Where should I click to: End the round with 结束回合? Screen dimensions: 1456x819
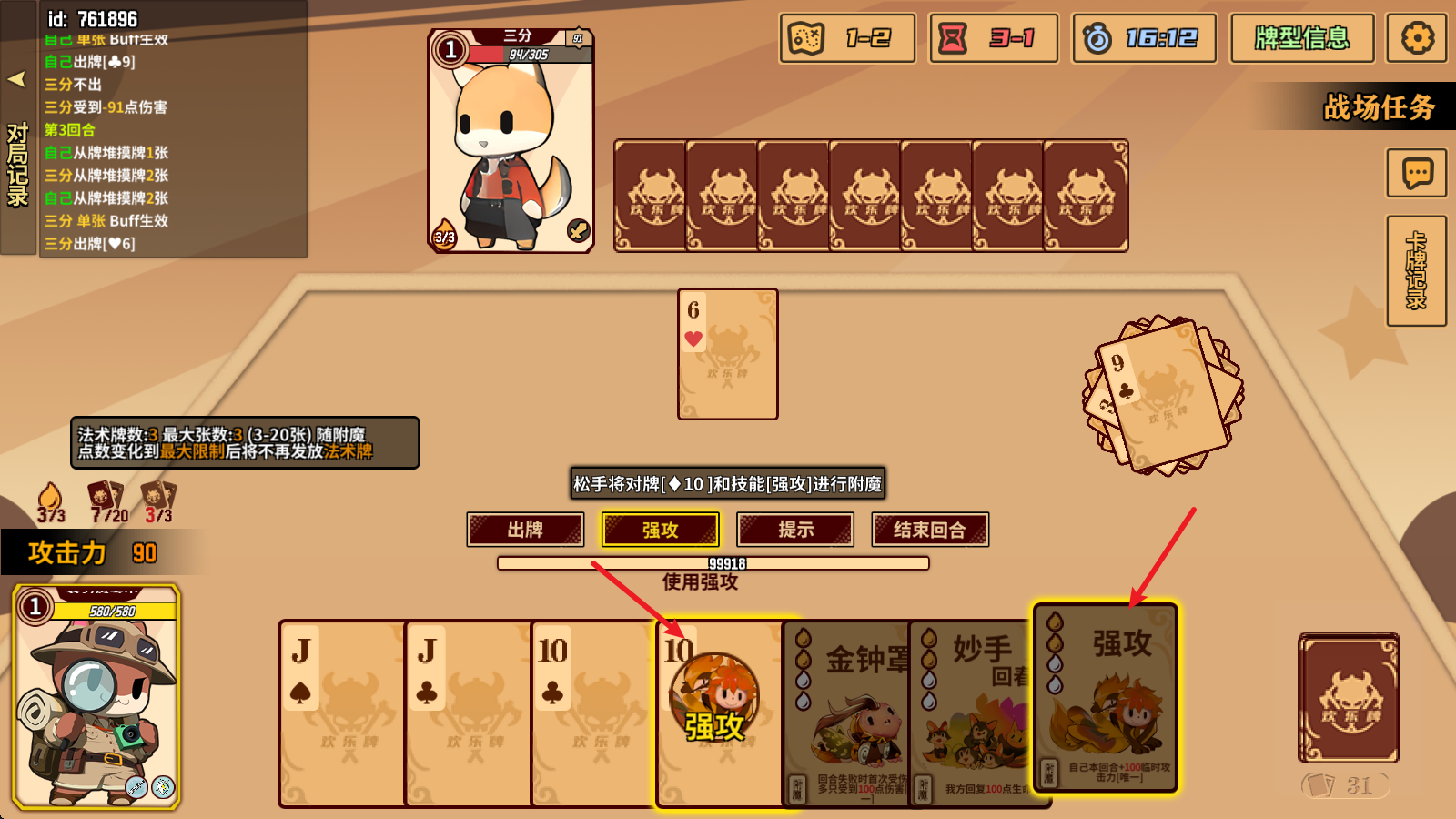coord(929,529)
